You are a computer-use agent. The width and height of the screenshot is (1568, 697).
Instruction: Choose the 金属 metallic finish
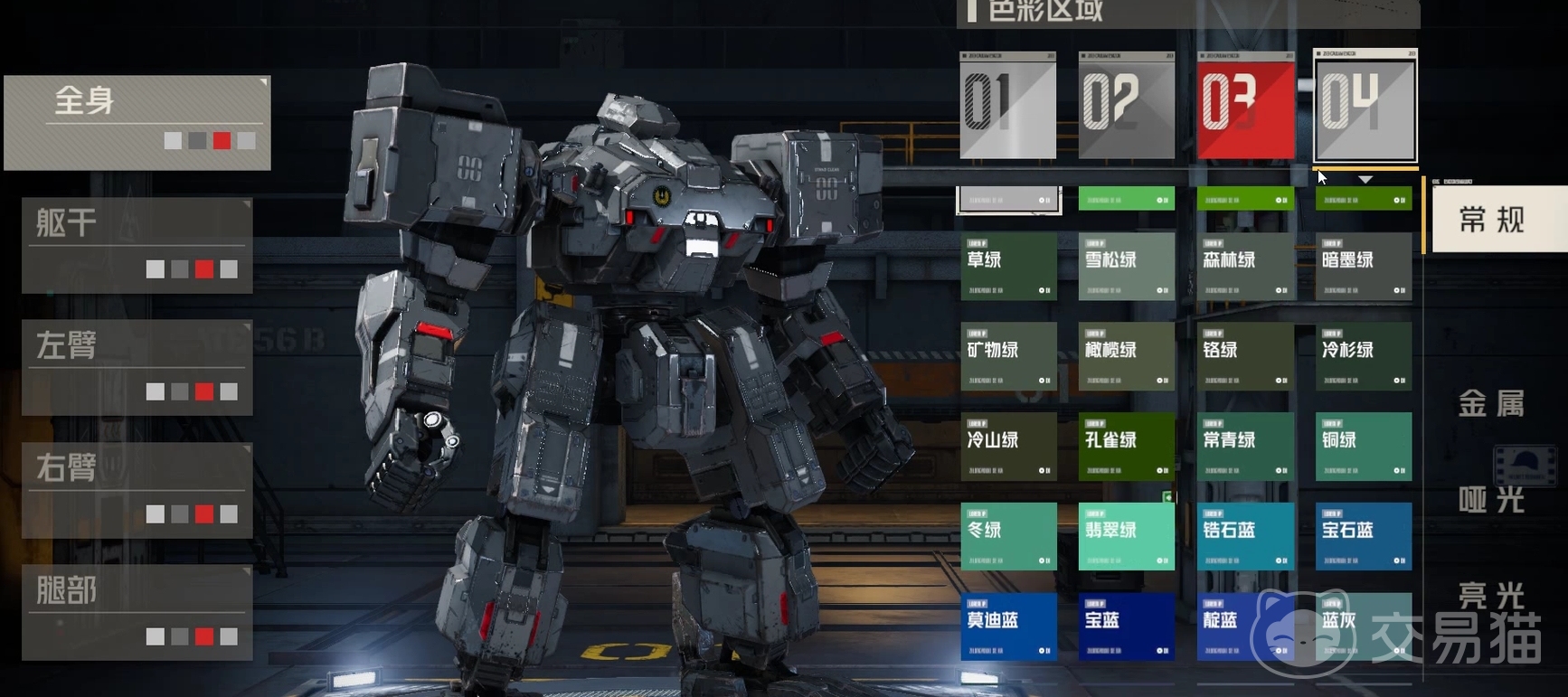tap(1493, 403)
